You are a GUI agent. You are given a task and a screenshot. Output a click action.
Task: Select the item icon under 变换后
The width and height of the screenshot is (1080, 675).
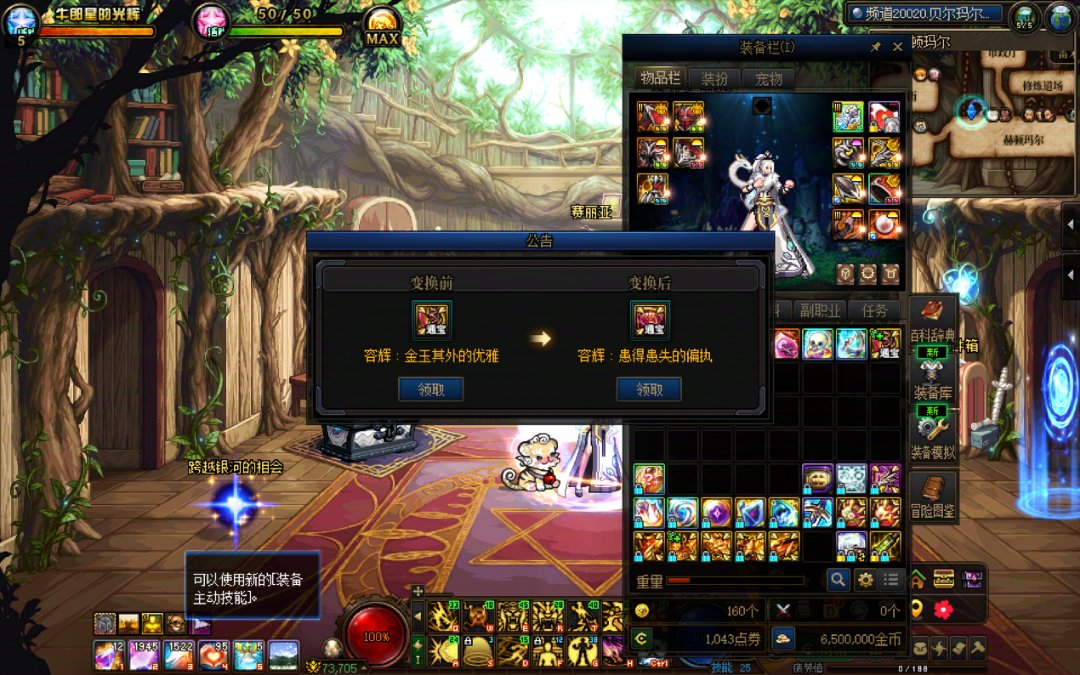coord(649,320)
